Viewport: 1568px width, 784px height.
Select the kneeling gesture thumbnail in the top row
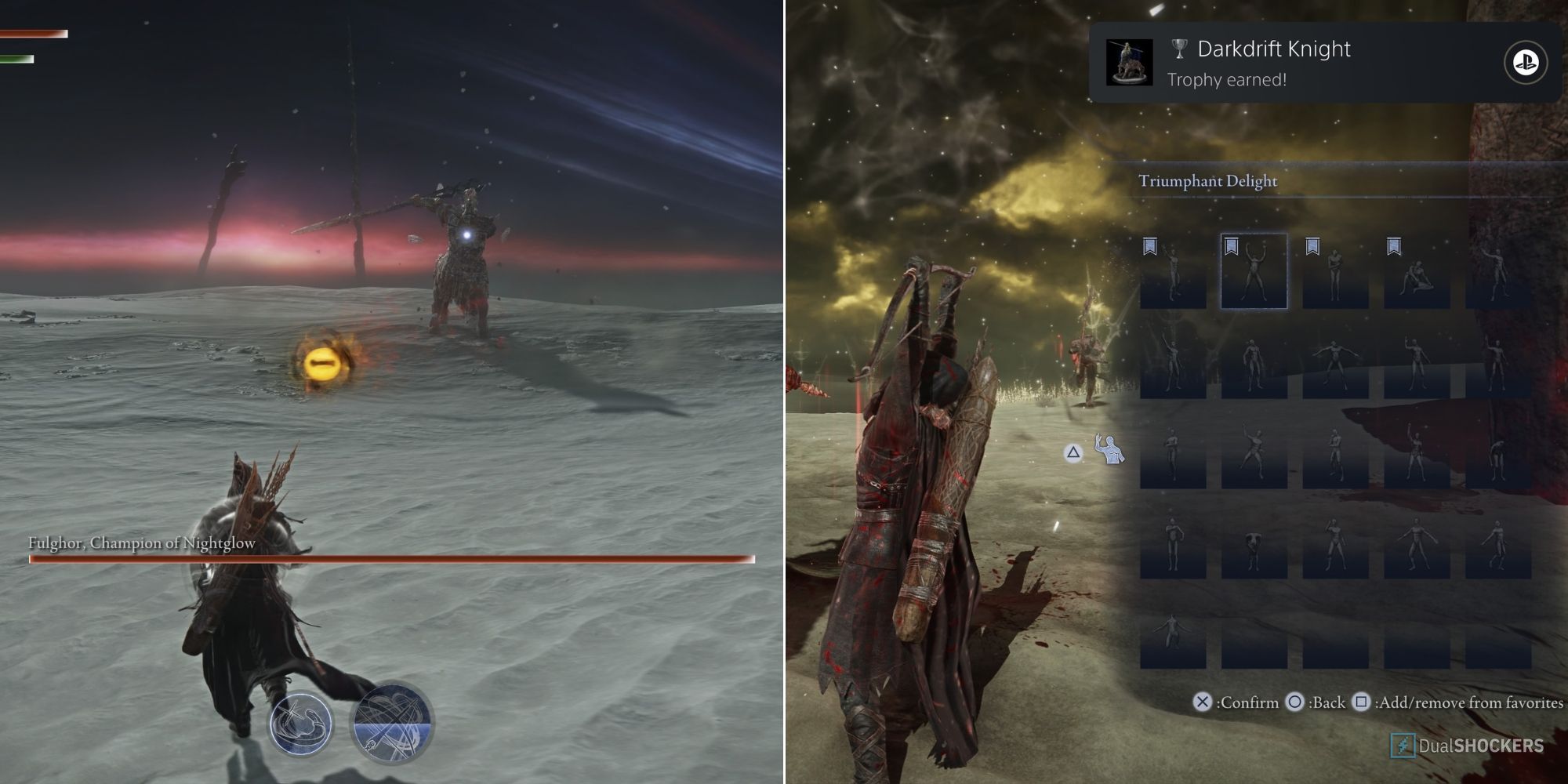1417,276
